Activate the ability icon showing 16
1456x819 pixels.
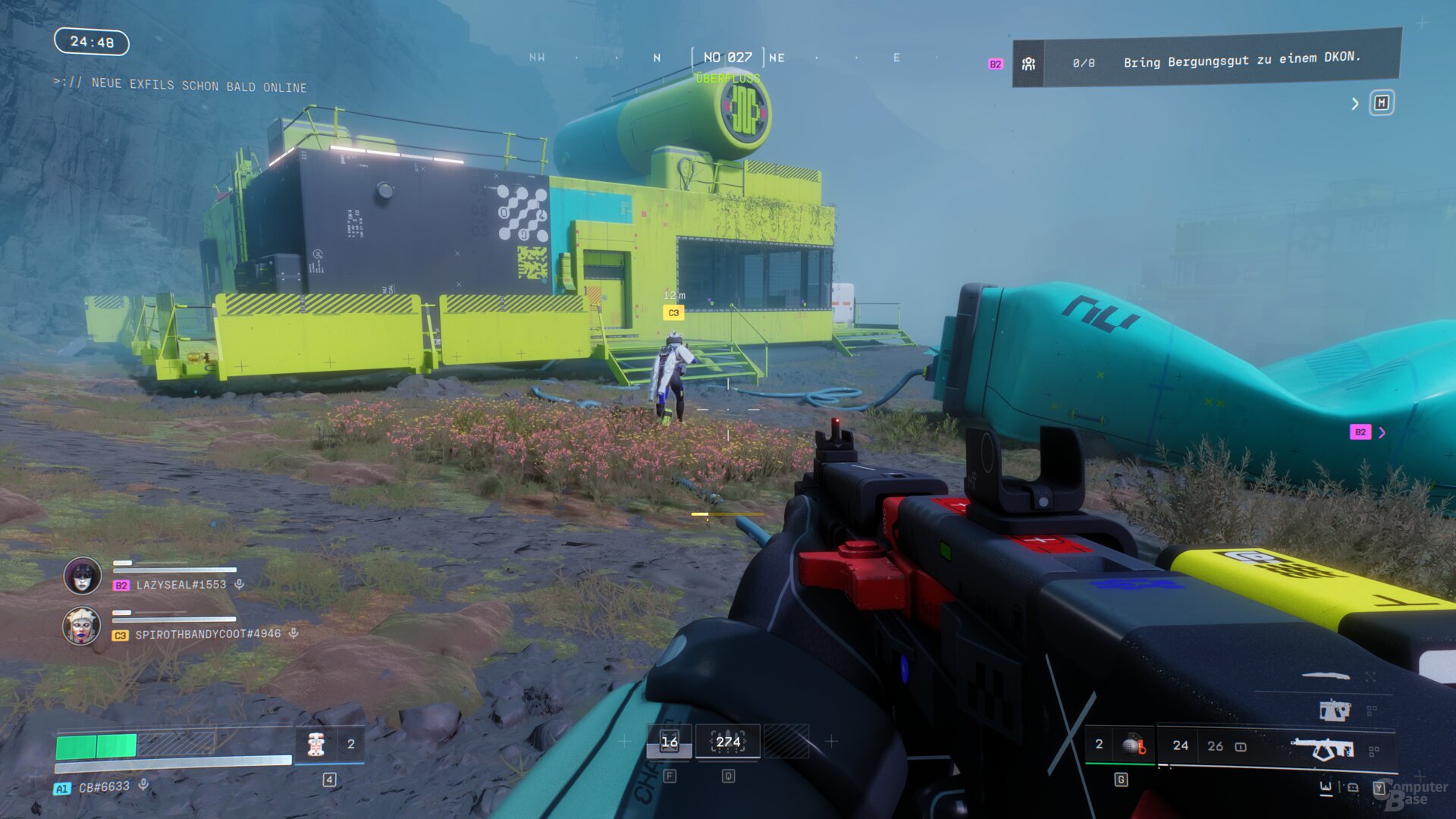pyautogui.click(x=669, y=742)
